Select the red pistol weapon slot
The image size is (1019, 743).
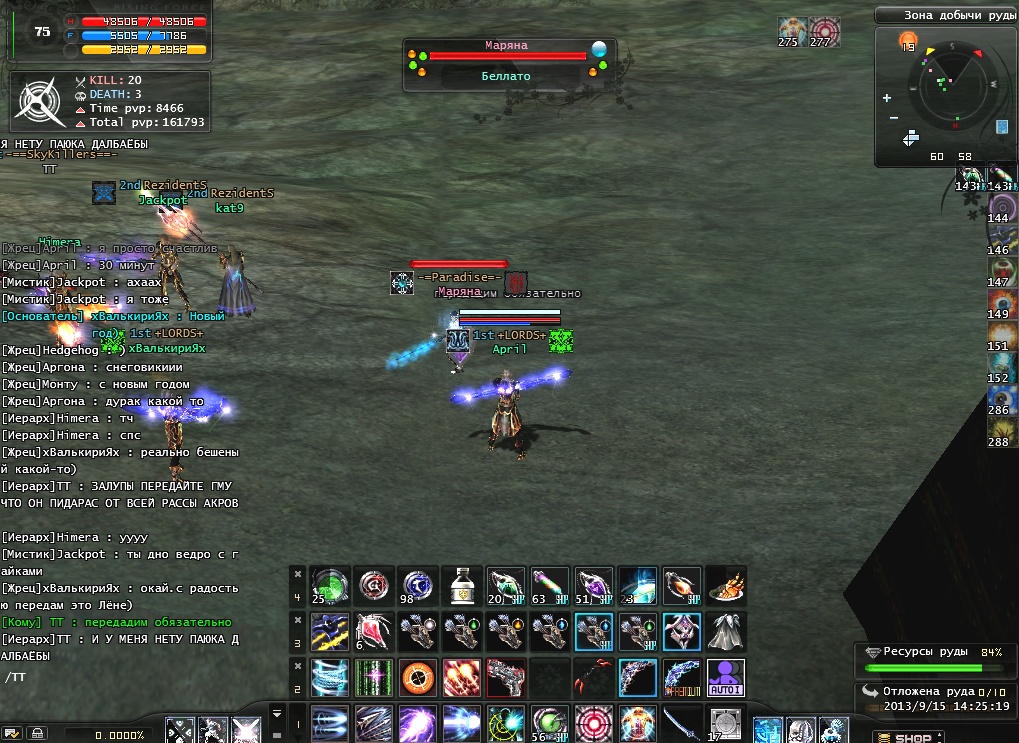pos(505,677)
